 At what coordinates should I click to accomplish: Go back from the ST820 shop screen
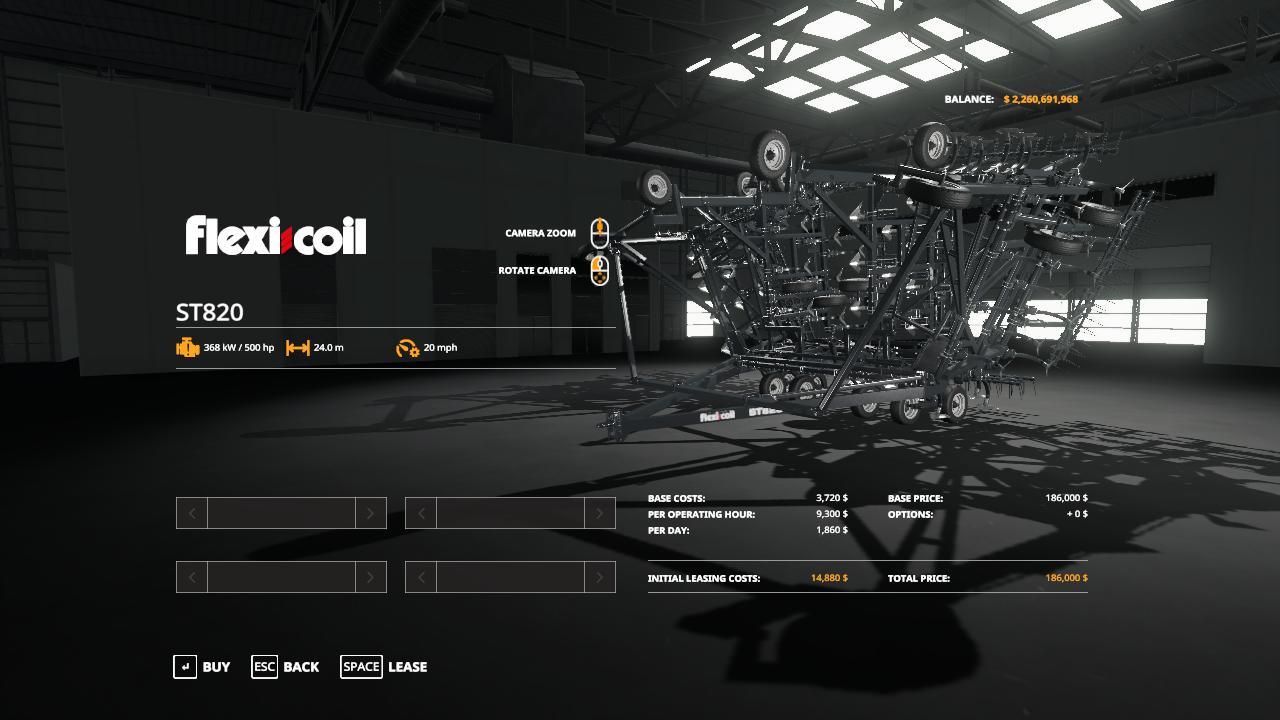tap(286, 667)
